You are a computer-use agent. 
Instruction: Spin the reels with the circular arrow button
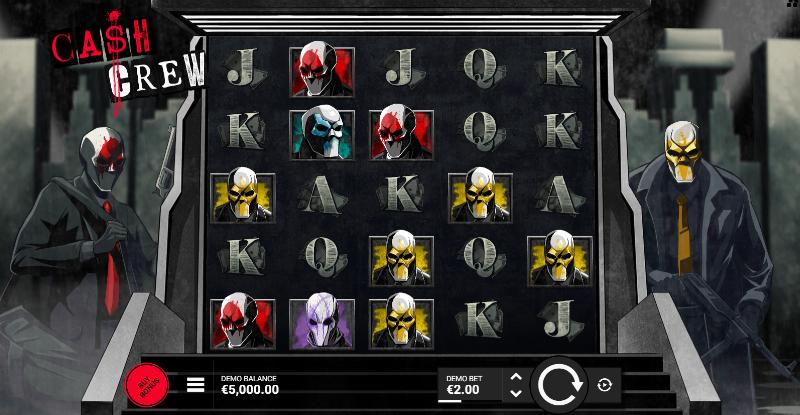coord(557,384)
